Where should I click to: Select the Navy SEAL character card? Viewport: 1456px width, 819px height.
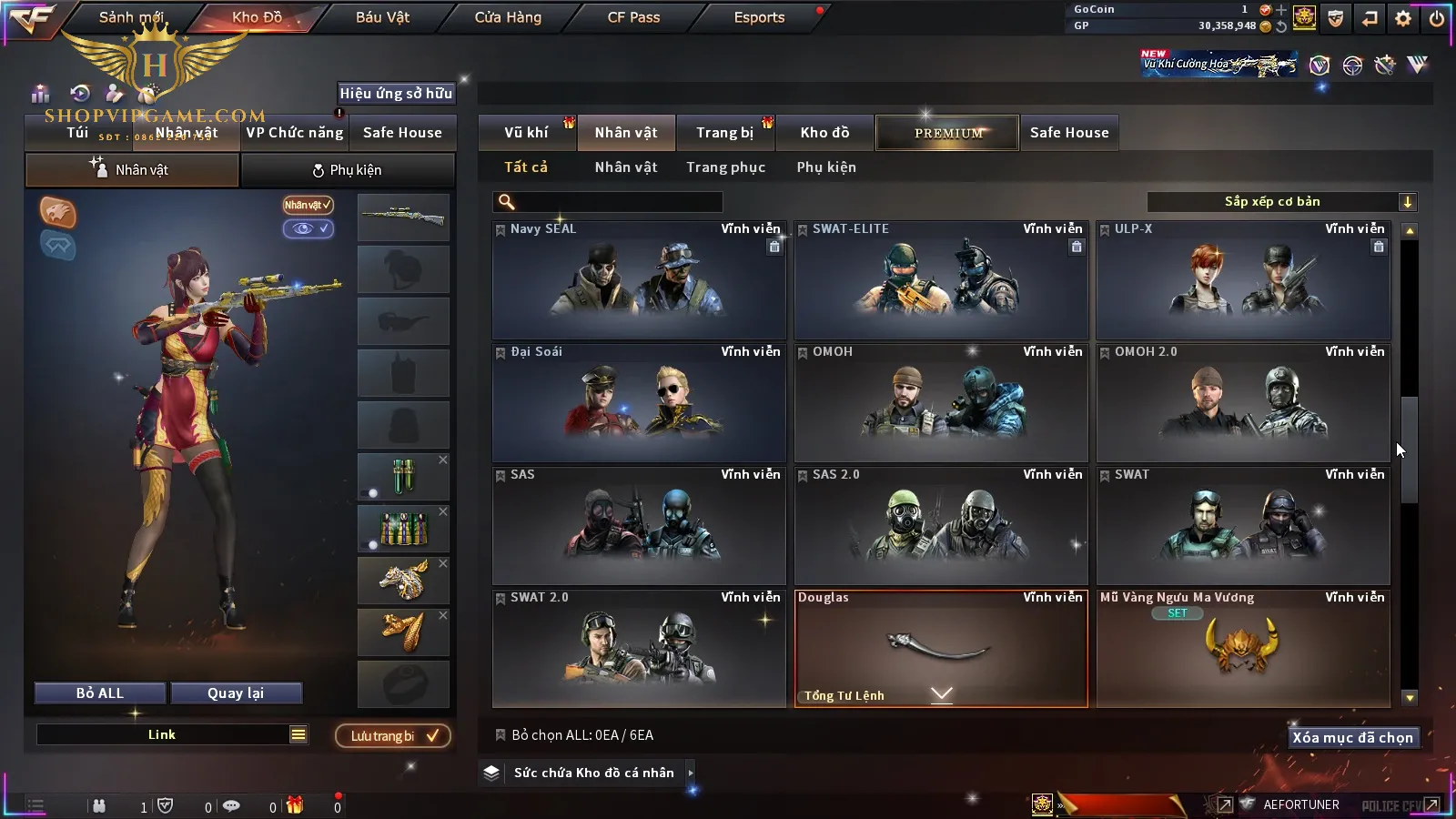tap(639, 280)
